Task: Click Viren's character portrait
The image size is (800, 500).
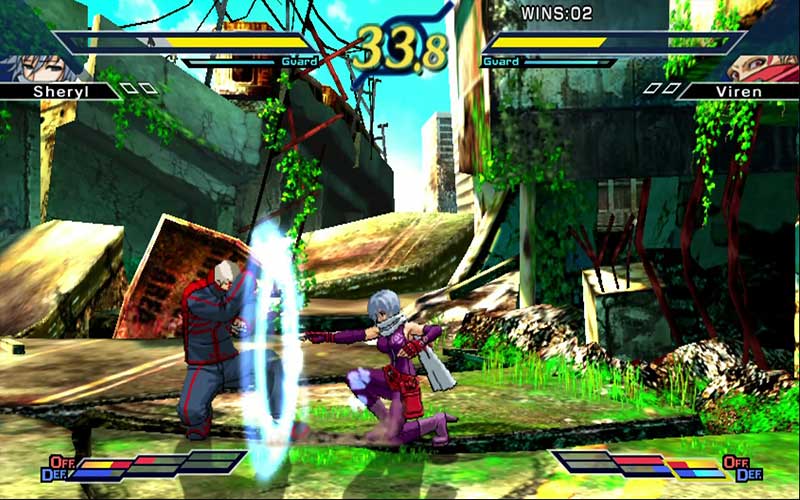Action: tap(769, 67)
